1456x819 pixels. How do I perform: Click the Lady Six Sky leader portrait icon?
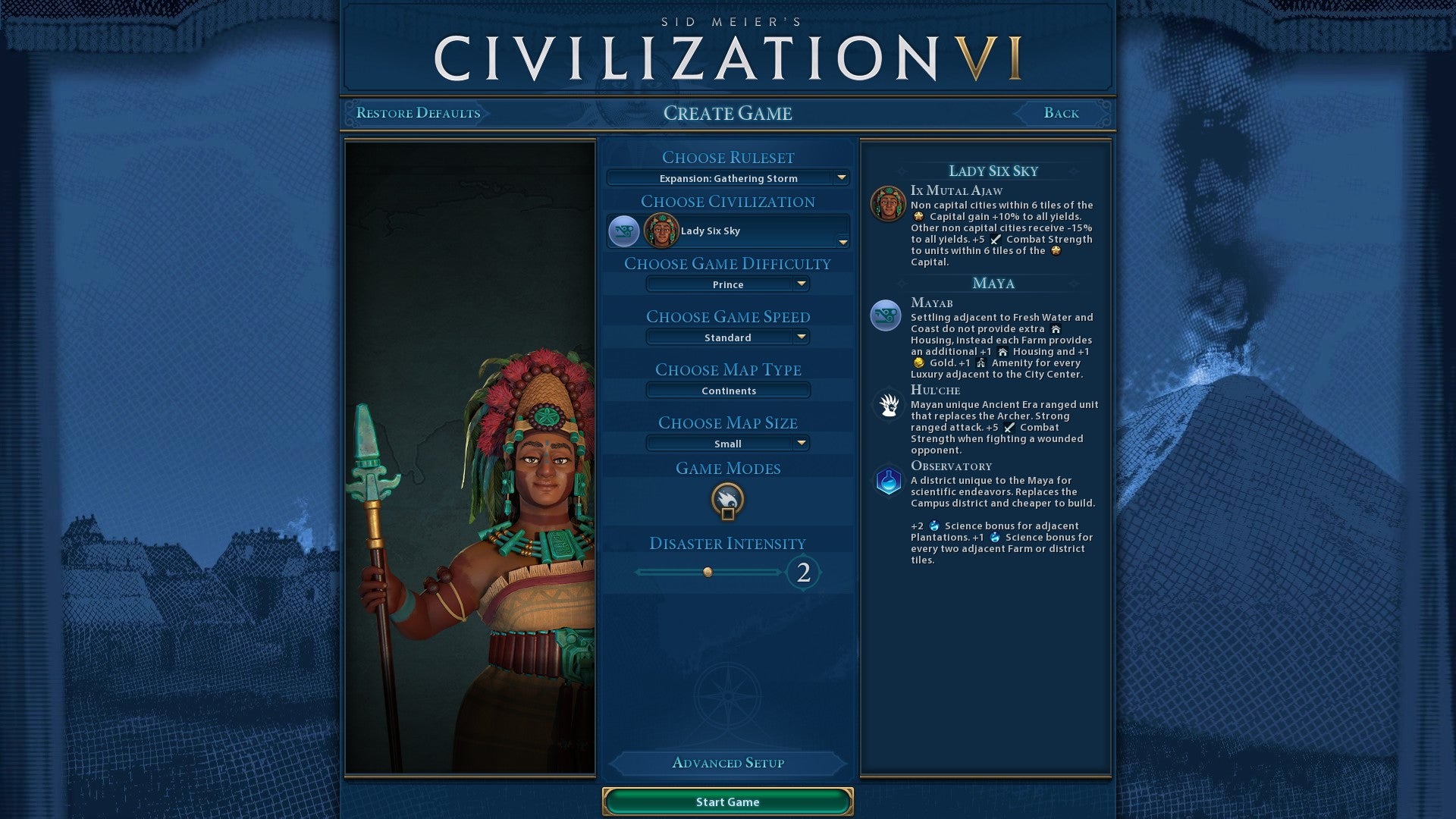pos(662,231)
